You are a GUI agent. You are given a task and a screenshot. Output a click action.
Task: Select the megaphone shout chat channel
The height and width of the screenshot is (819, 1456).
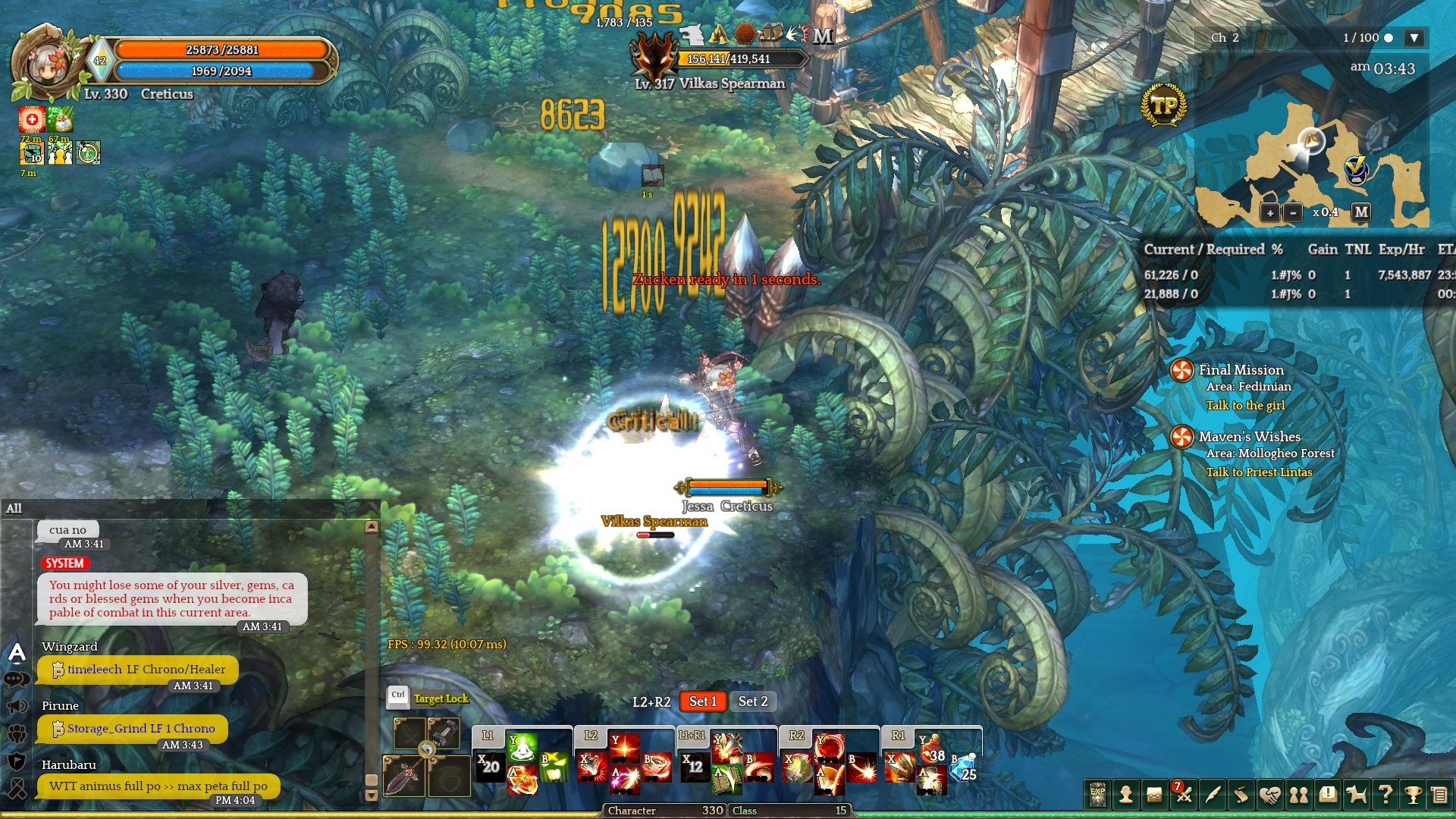tap(17, 707)
